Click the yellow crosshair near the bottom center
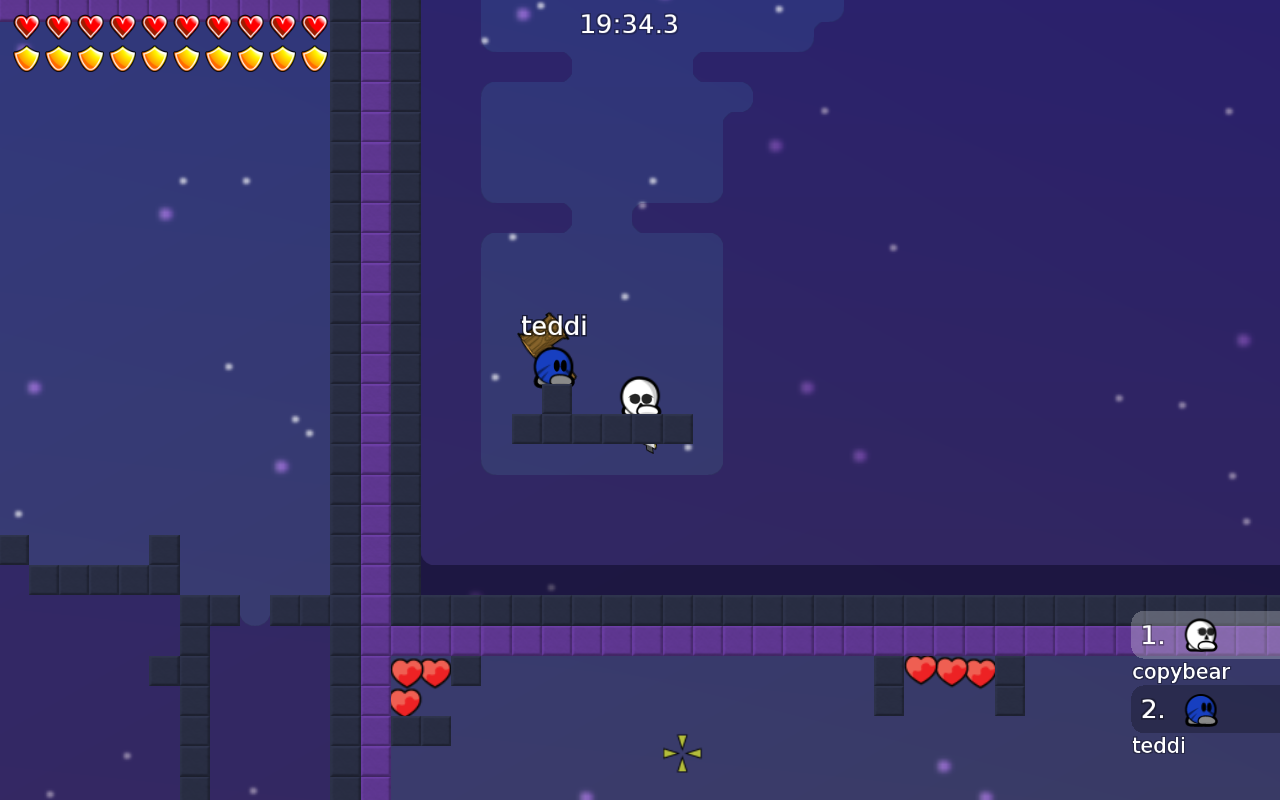The height and width of the screenshot is (800, 1280). pos(681,753)
